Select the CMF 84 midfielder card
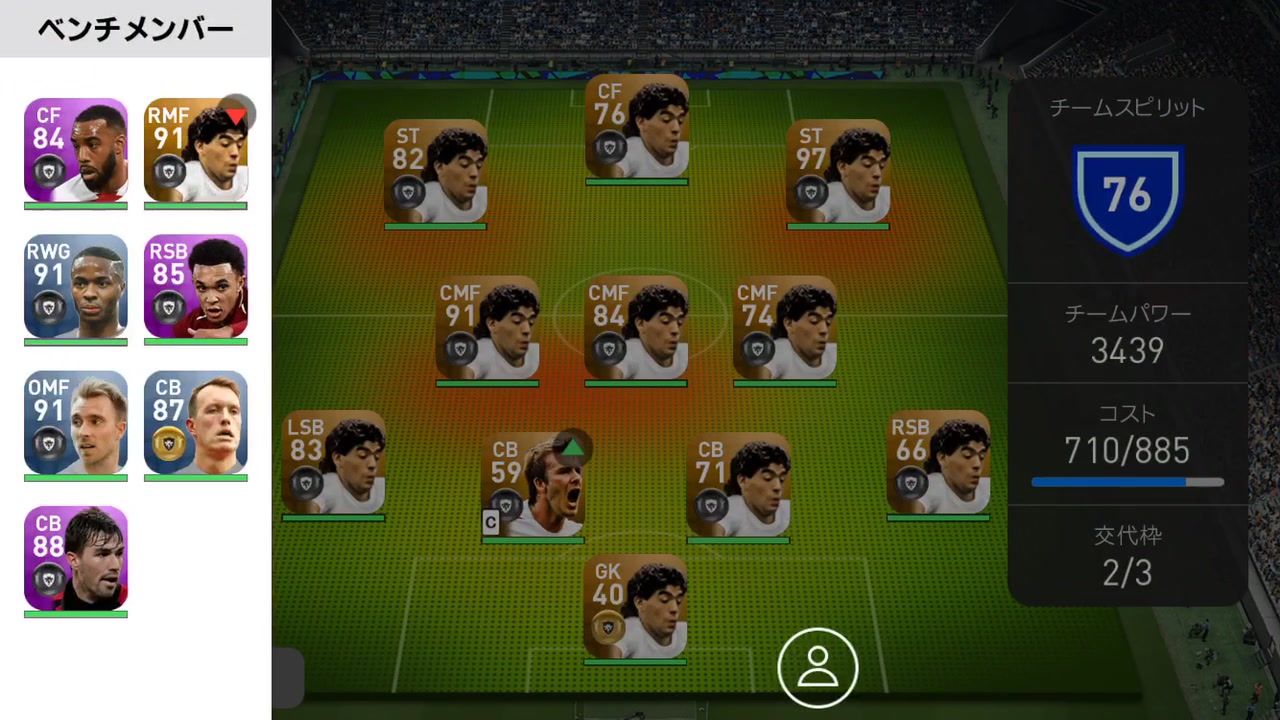Viewport: 1280px width, 720px height. (x=637, y=328)
